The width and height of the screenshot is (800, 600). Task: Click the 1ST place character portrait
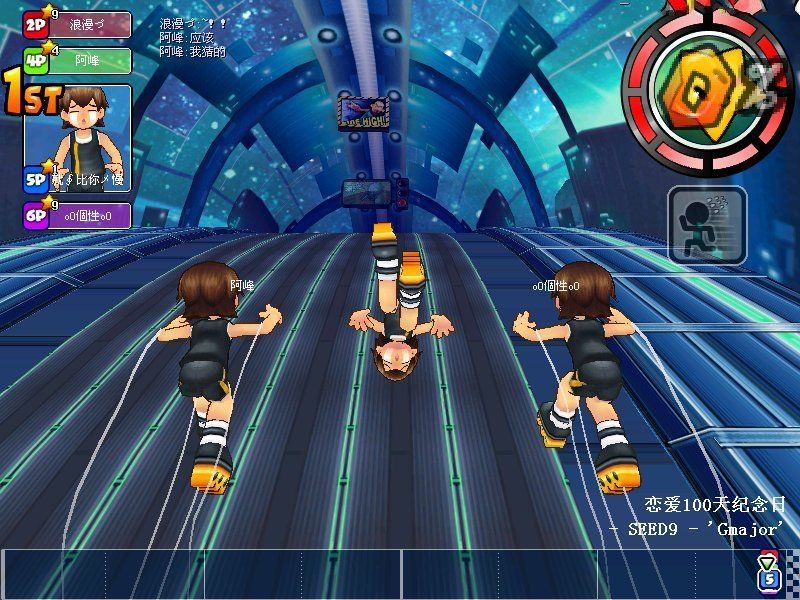91,126
